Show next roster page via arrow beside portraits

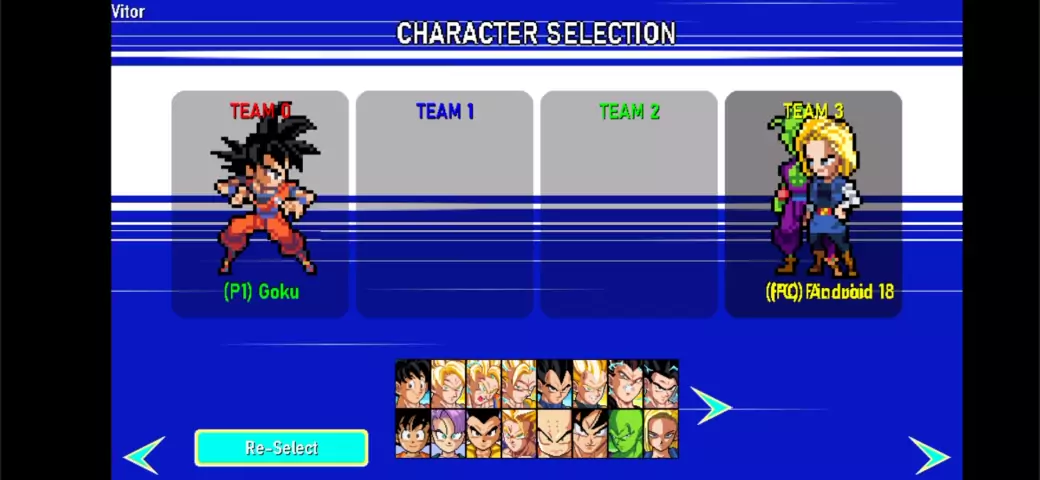[711, 406]
